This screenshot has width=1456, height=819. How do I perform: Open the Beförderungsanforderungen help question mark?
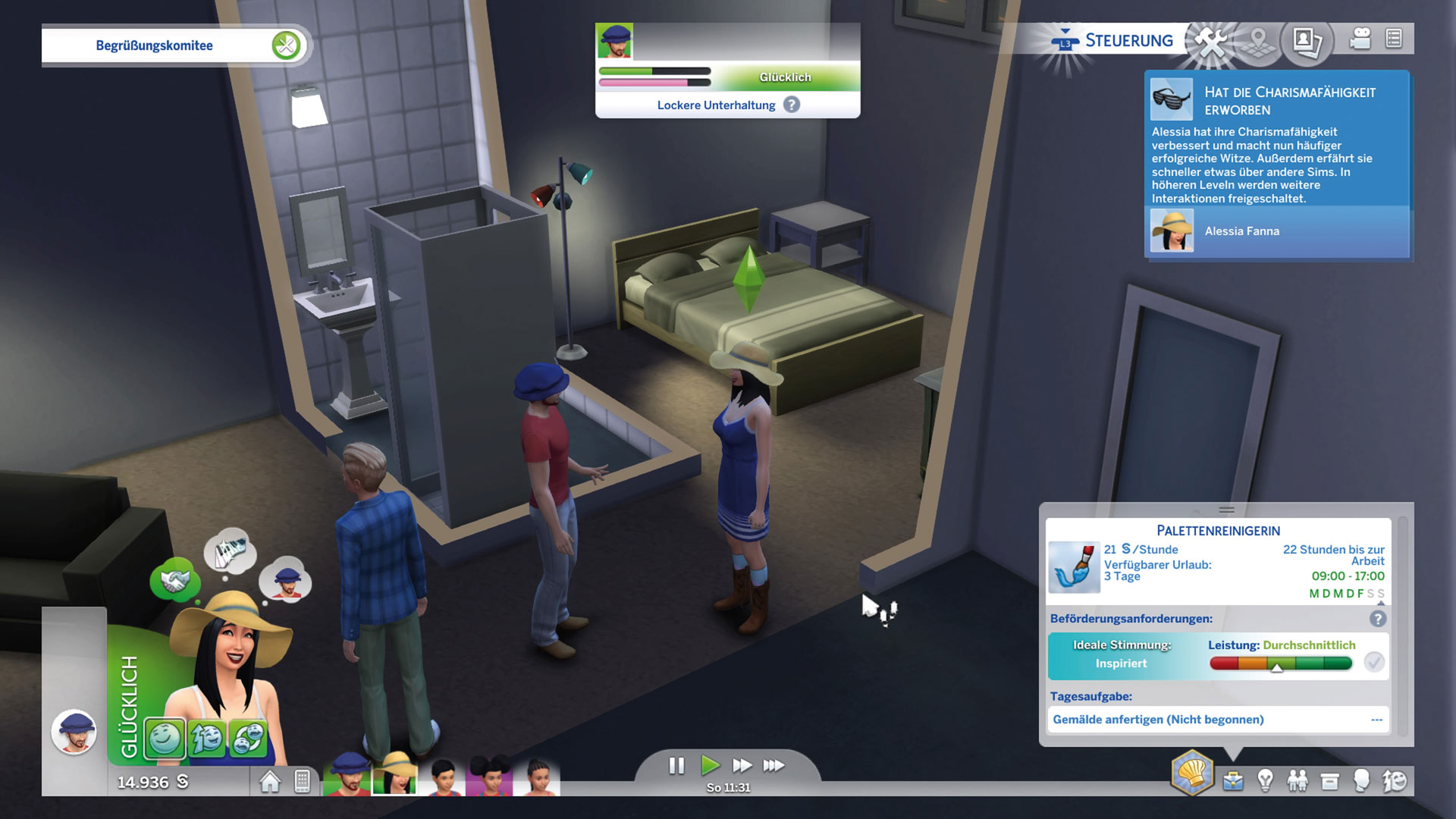point(1378,619)
